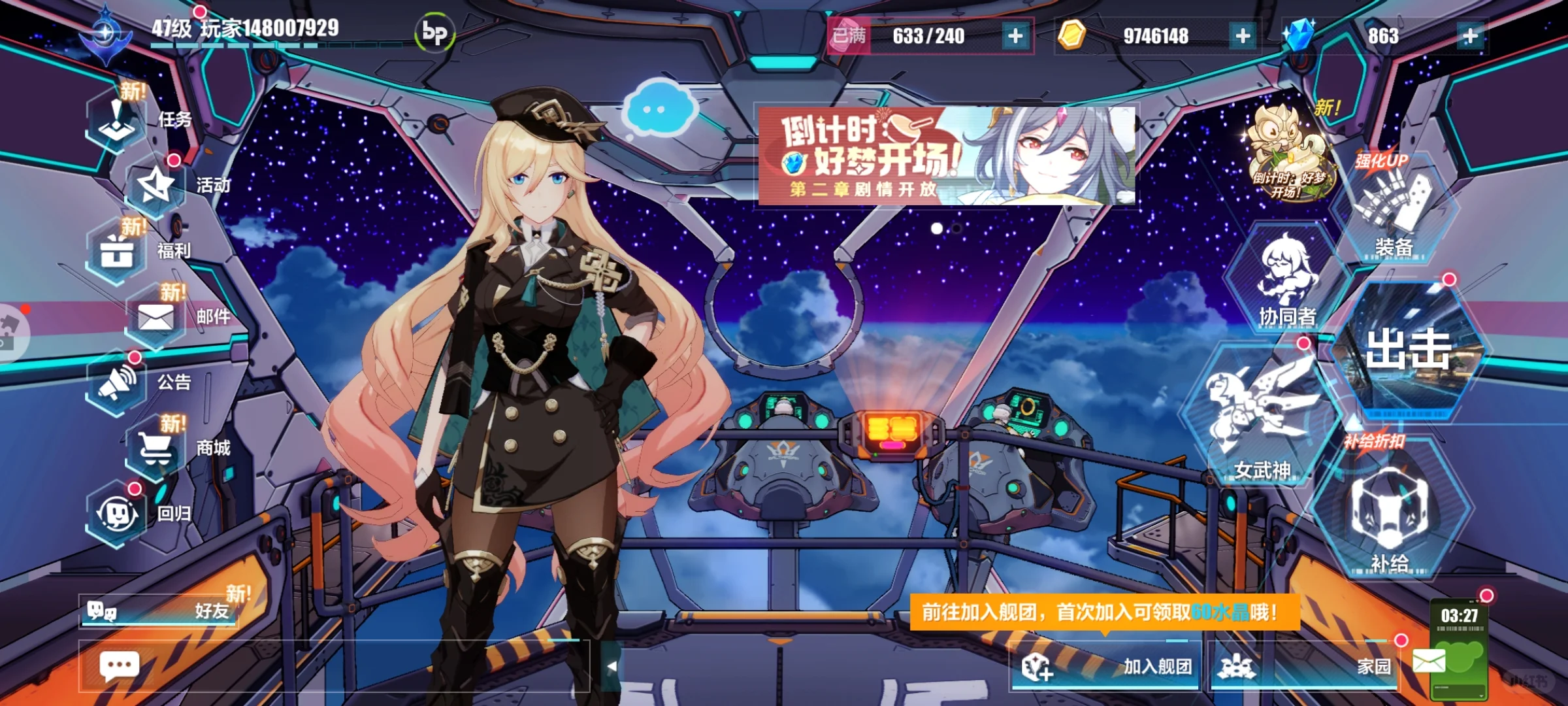1568x706 pixels.
Task: Launch 出击 sortie
Action: (1408, 350)
